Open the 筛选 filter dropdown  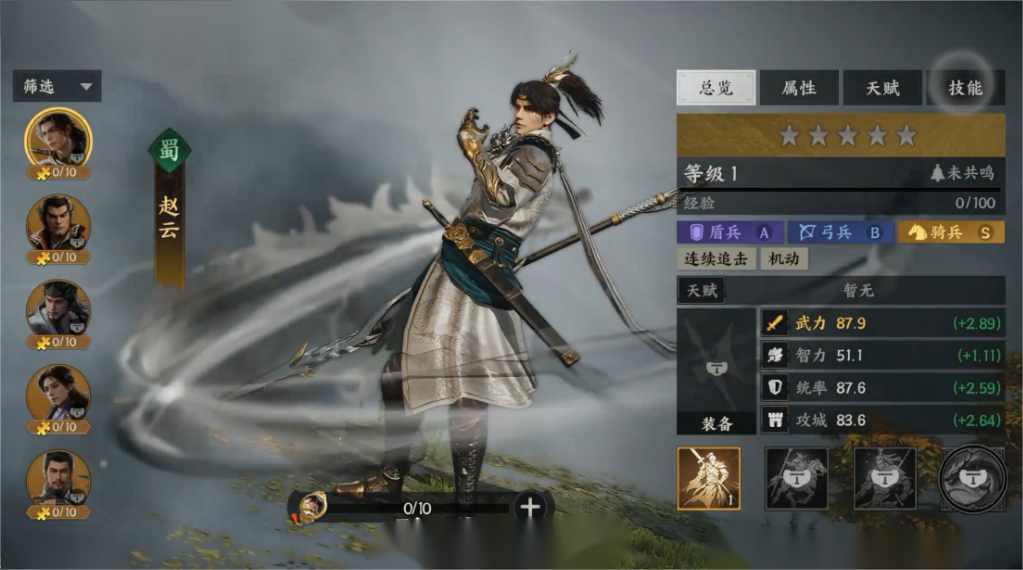(58, 87)
